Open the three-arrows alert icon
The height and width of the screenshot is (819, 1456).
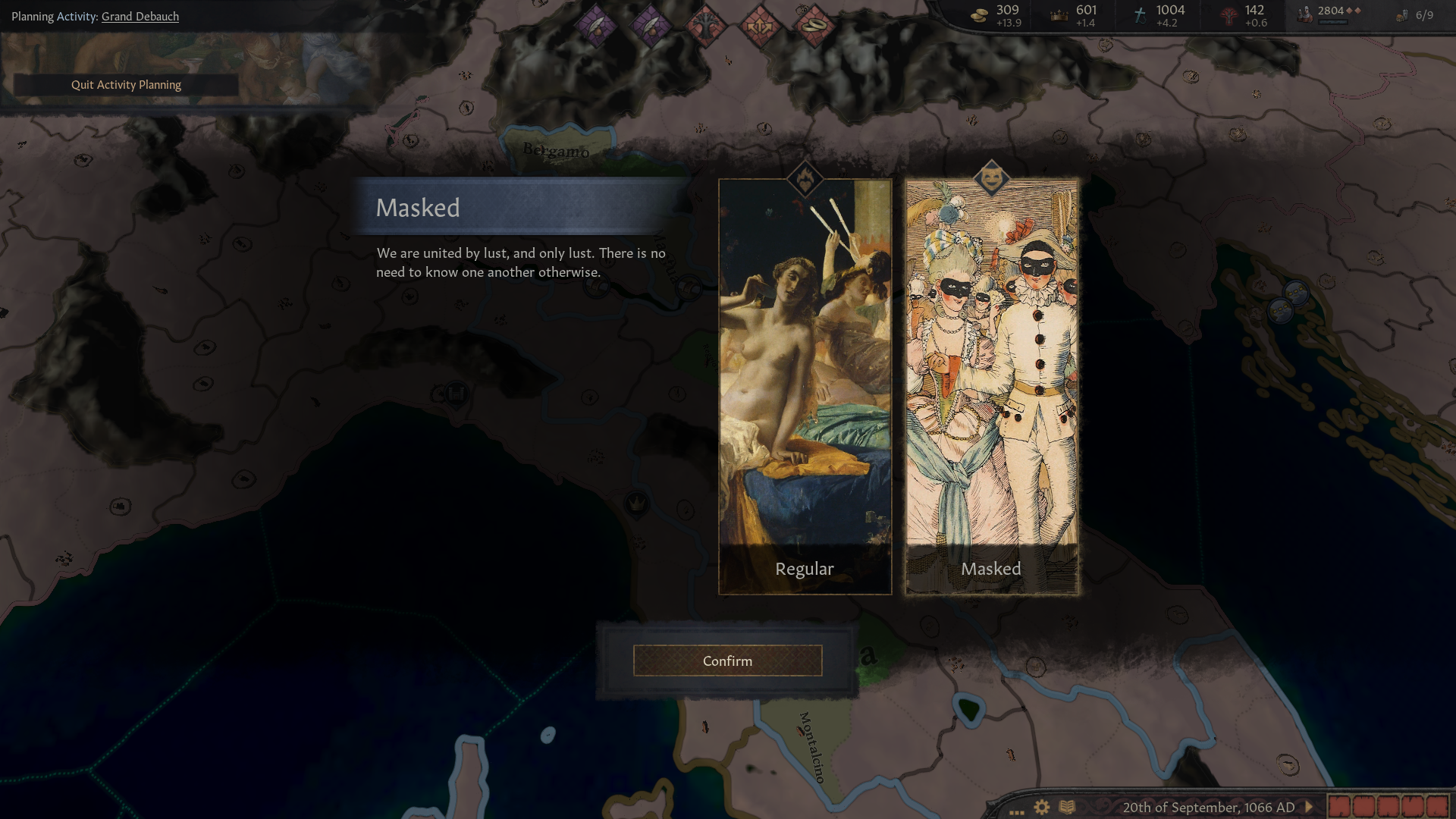click(759, 26)
